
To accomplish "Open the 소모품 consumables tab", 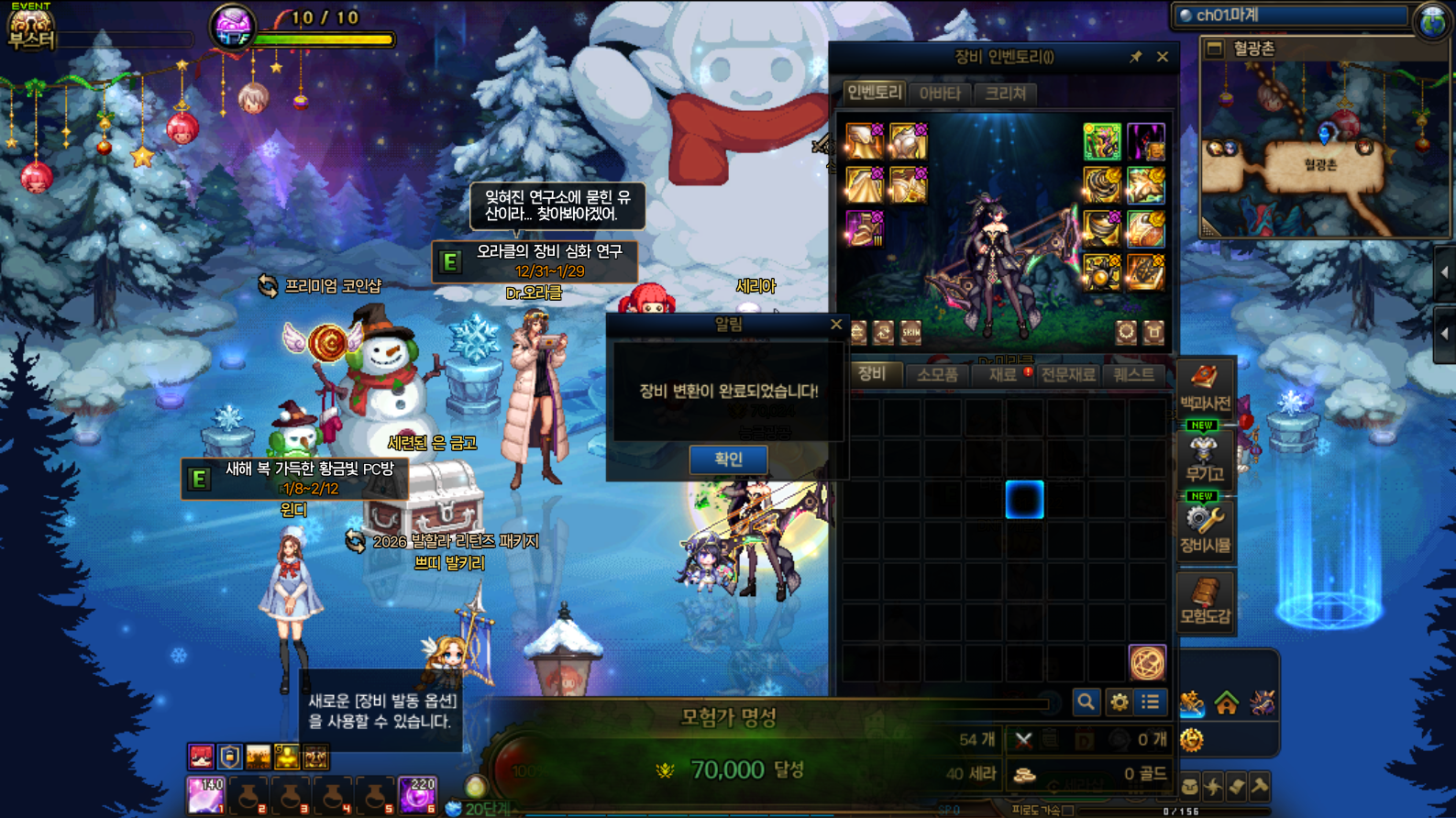I will (x=937, y=374).
